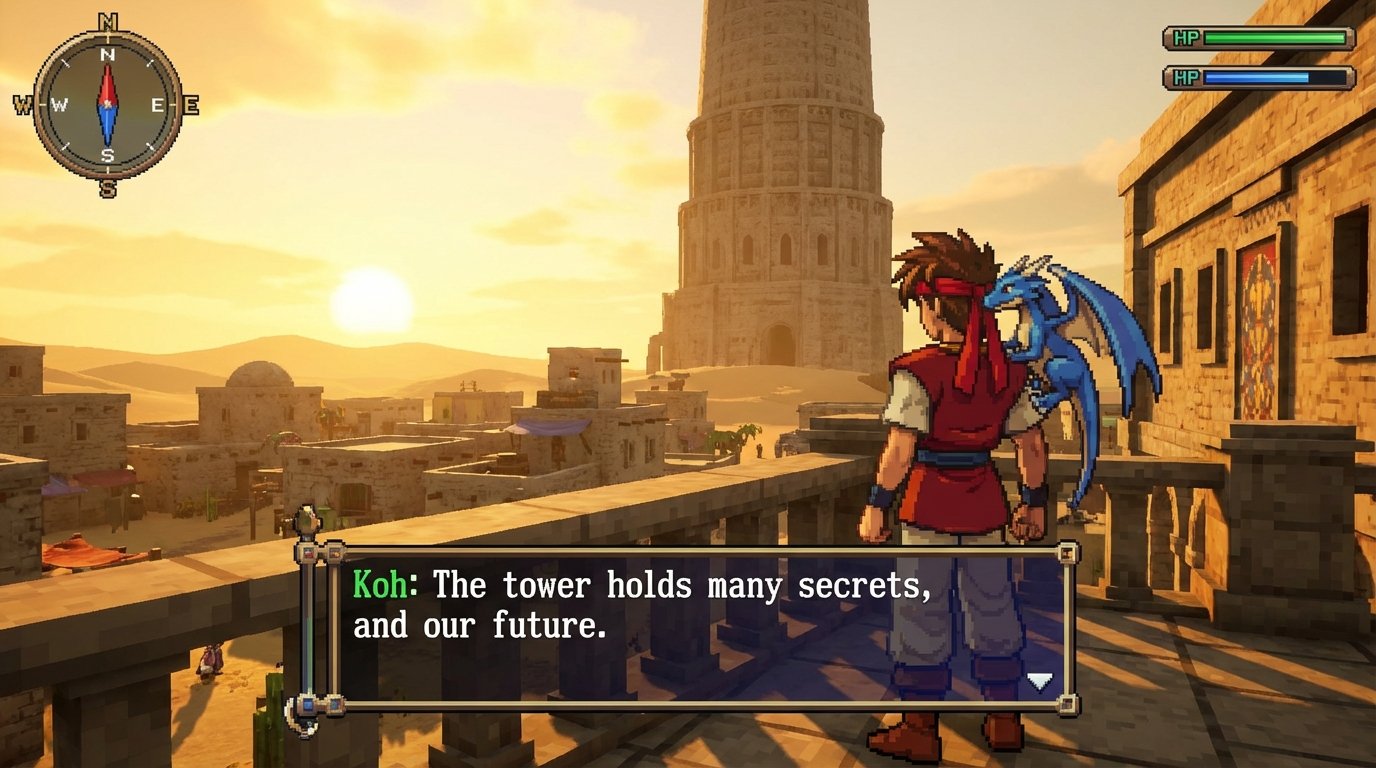
Task: Click the dialogue advance arrow
Action: click(1040, 682)
